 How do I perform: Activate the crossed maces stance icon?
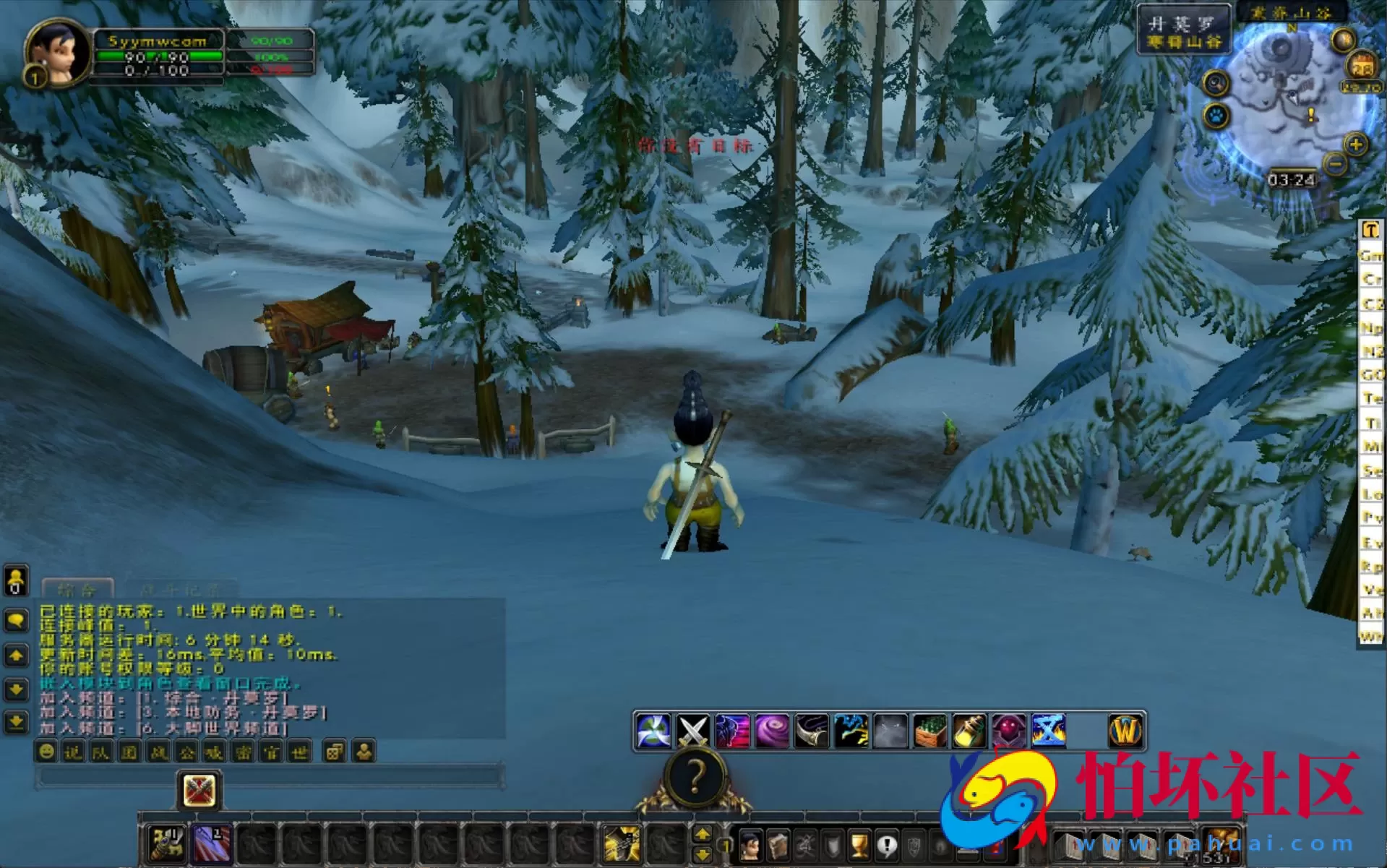(199, 790)
